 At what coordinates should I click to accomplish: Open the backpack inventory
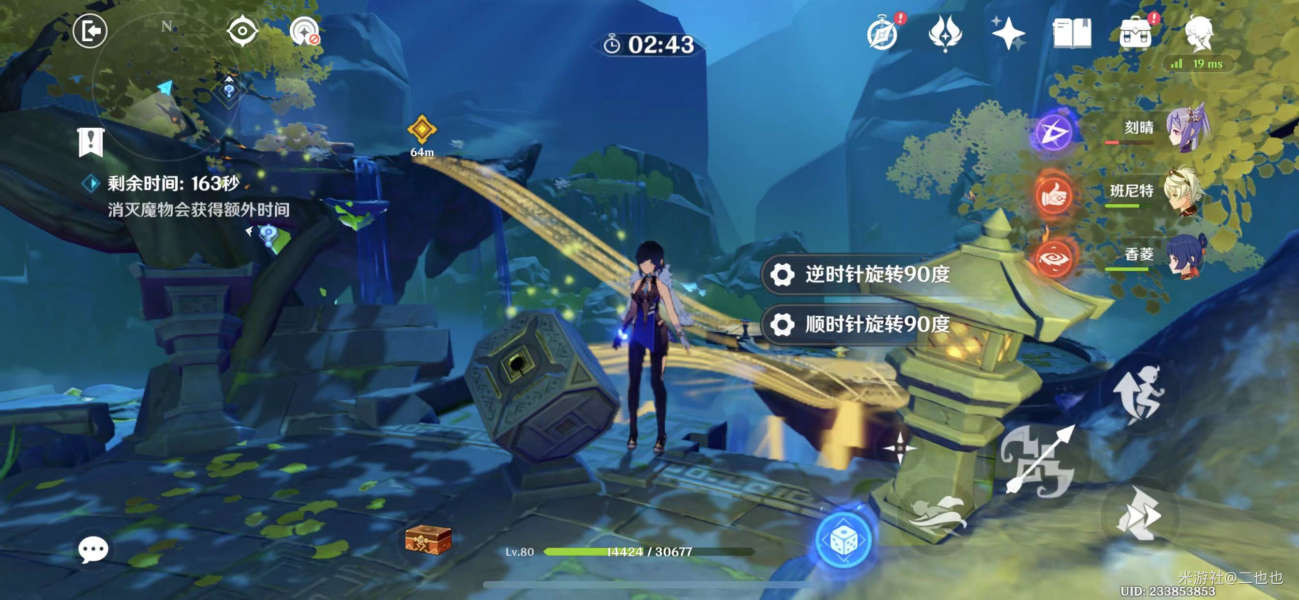(x=1135, y=33)
